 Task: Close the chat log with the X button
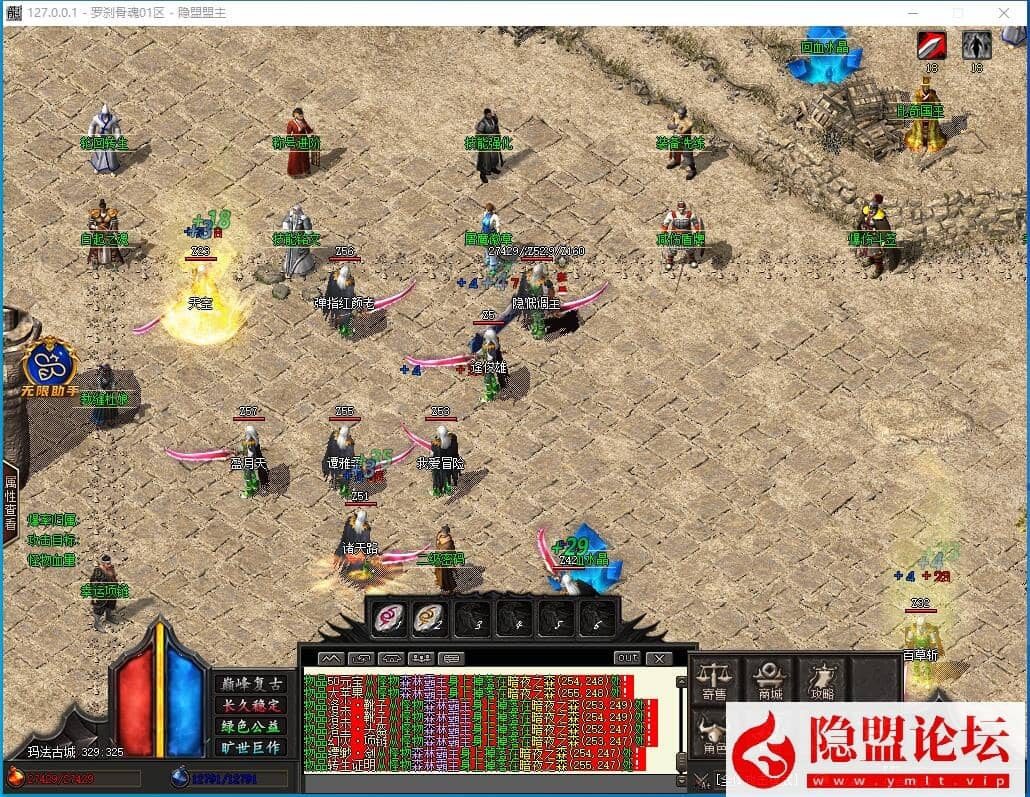tap(657, 658)
